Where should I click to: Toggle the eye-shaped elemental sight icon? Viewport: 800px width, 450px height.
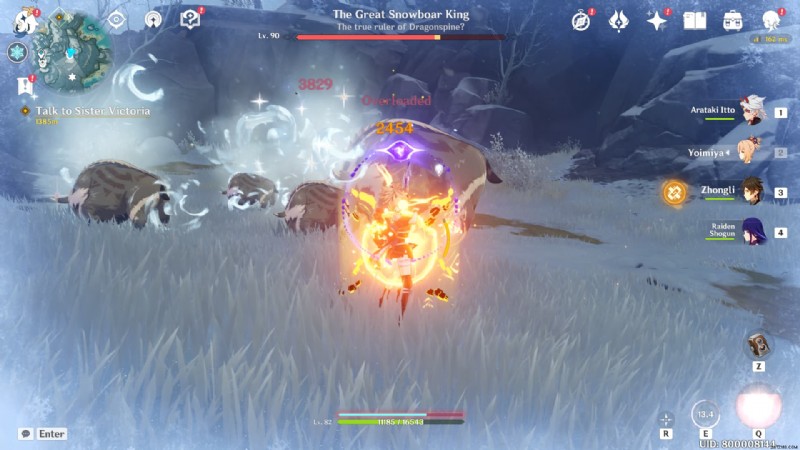(x=116, y=19)
